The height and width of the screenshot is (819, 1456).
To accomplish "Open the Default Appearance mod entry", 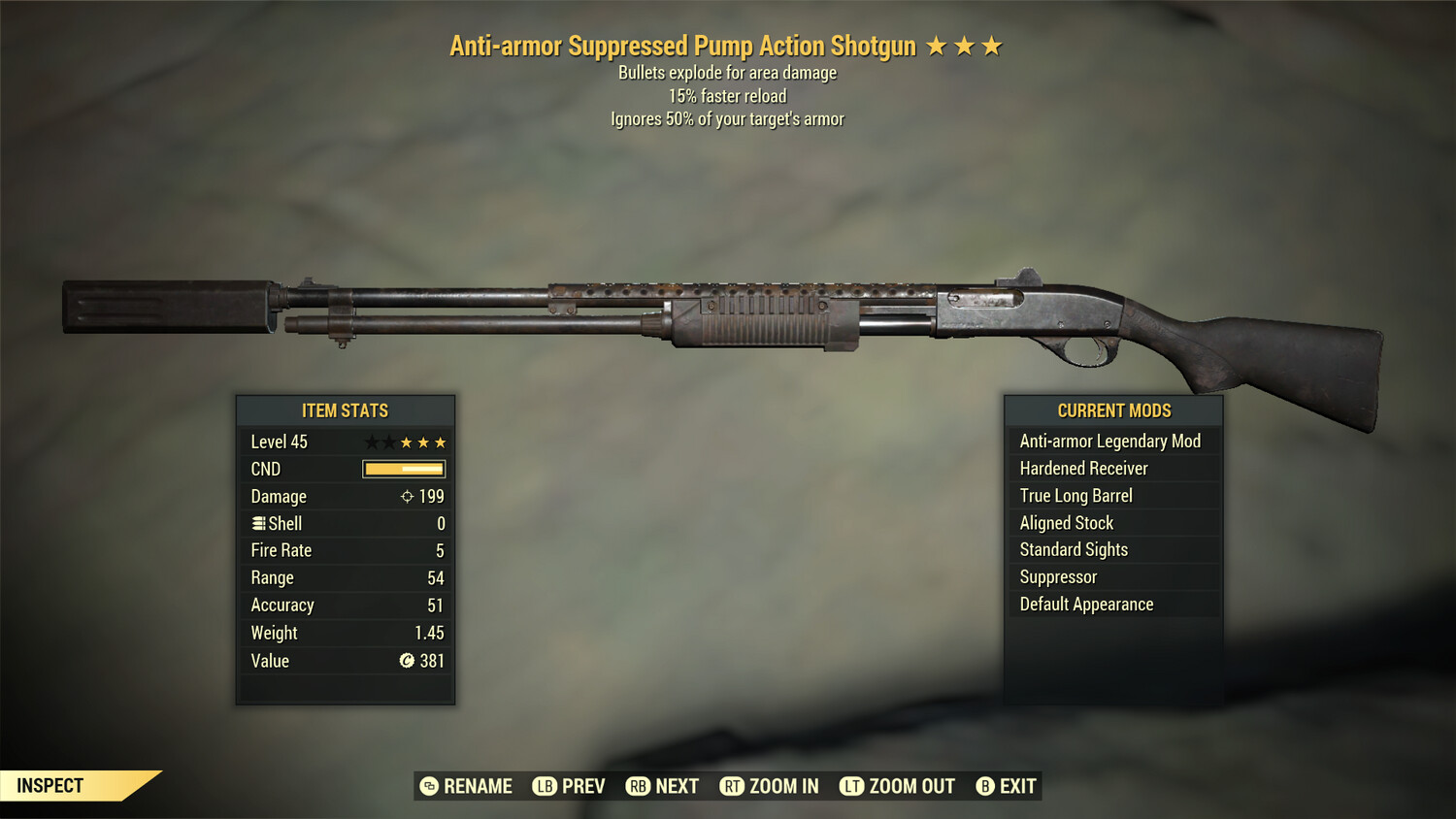I will [x=1085, y=604].
